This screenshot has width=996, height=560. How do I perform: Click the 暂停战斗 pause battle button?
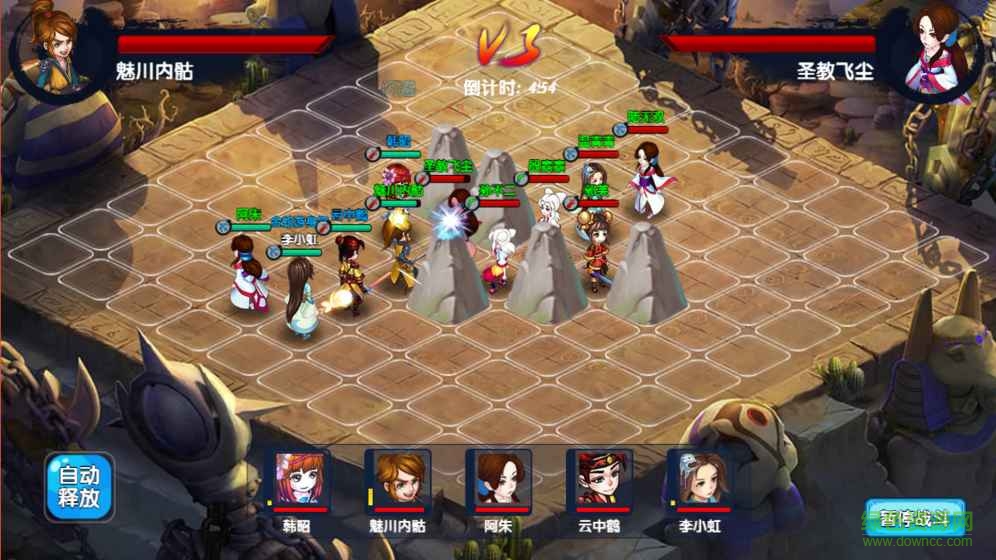point(917,520)
